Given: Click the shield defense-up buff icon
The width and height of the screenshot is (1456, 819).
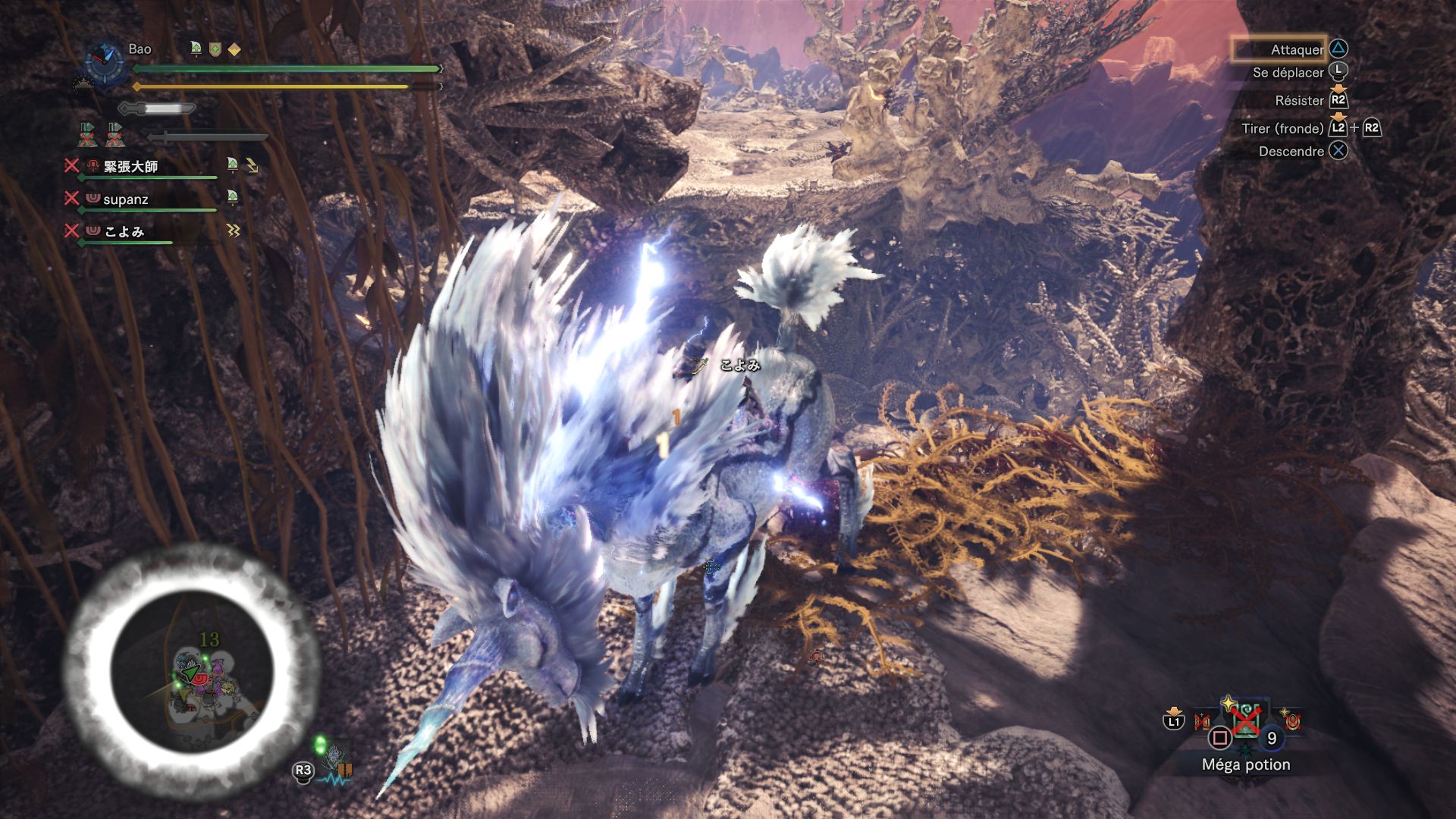Looking at the screenshot, I should tap(215, 50).
